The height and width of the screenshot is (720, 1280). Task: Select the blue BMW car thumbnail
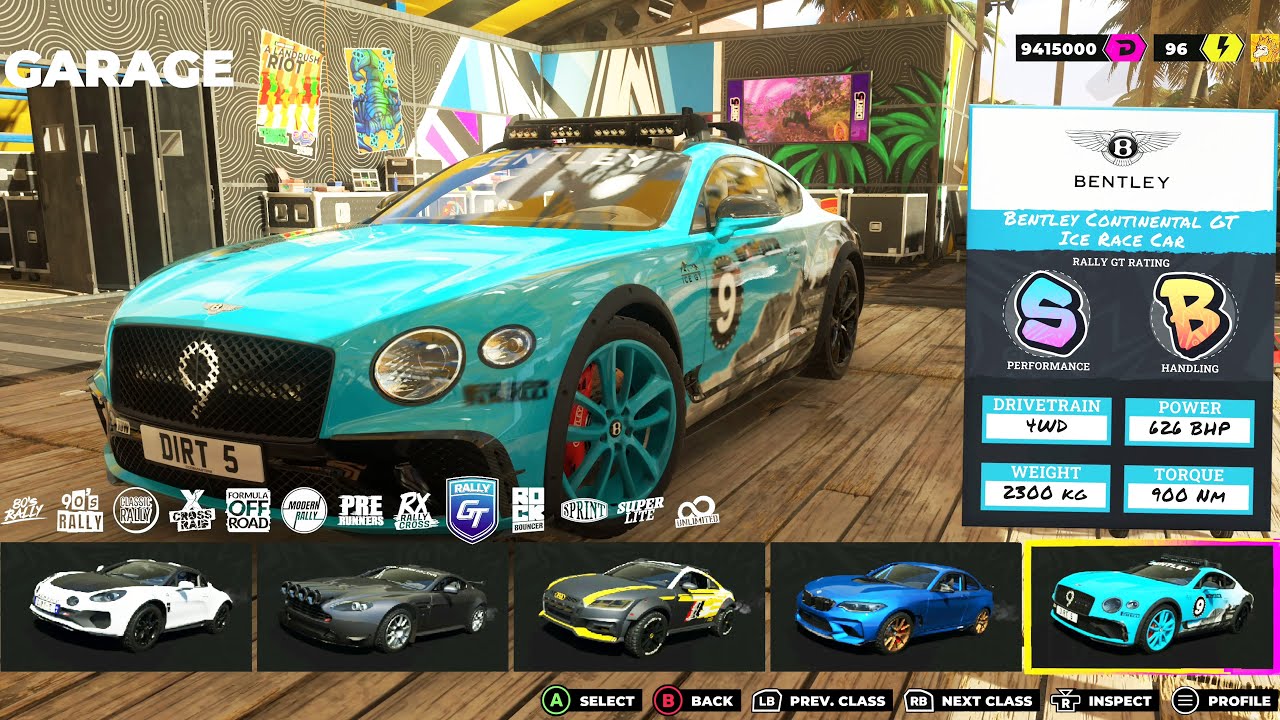click(x=896, y=606)
